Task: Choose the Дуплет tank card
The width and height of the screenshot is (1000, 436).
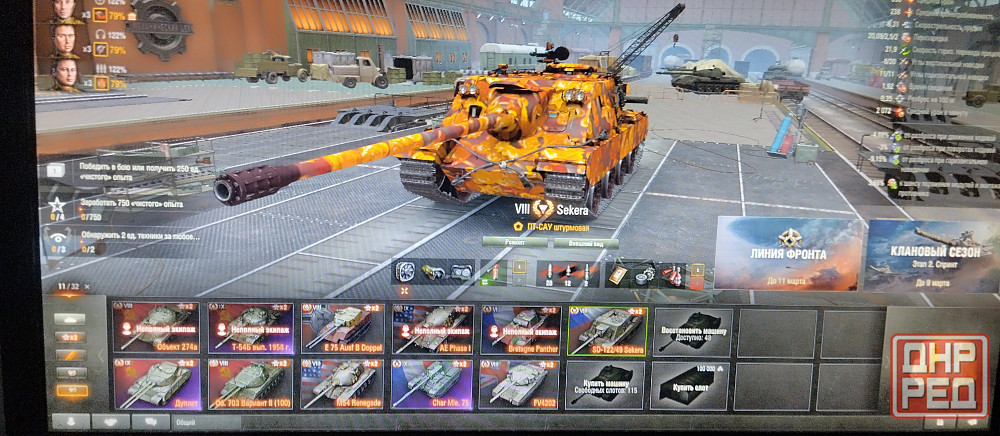Action: pos(155,385)
